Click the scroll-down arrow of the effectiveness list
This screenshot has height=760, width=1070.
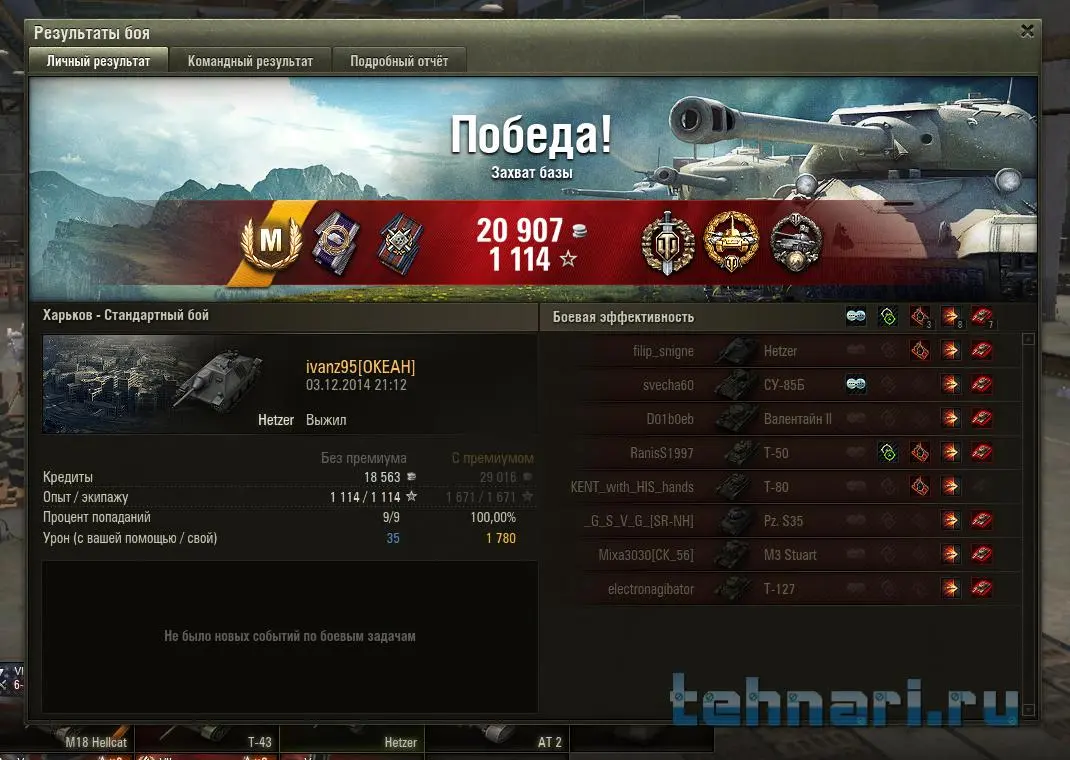pos(1028,710)
